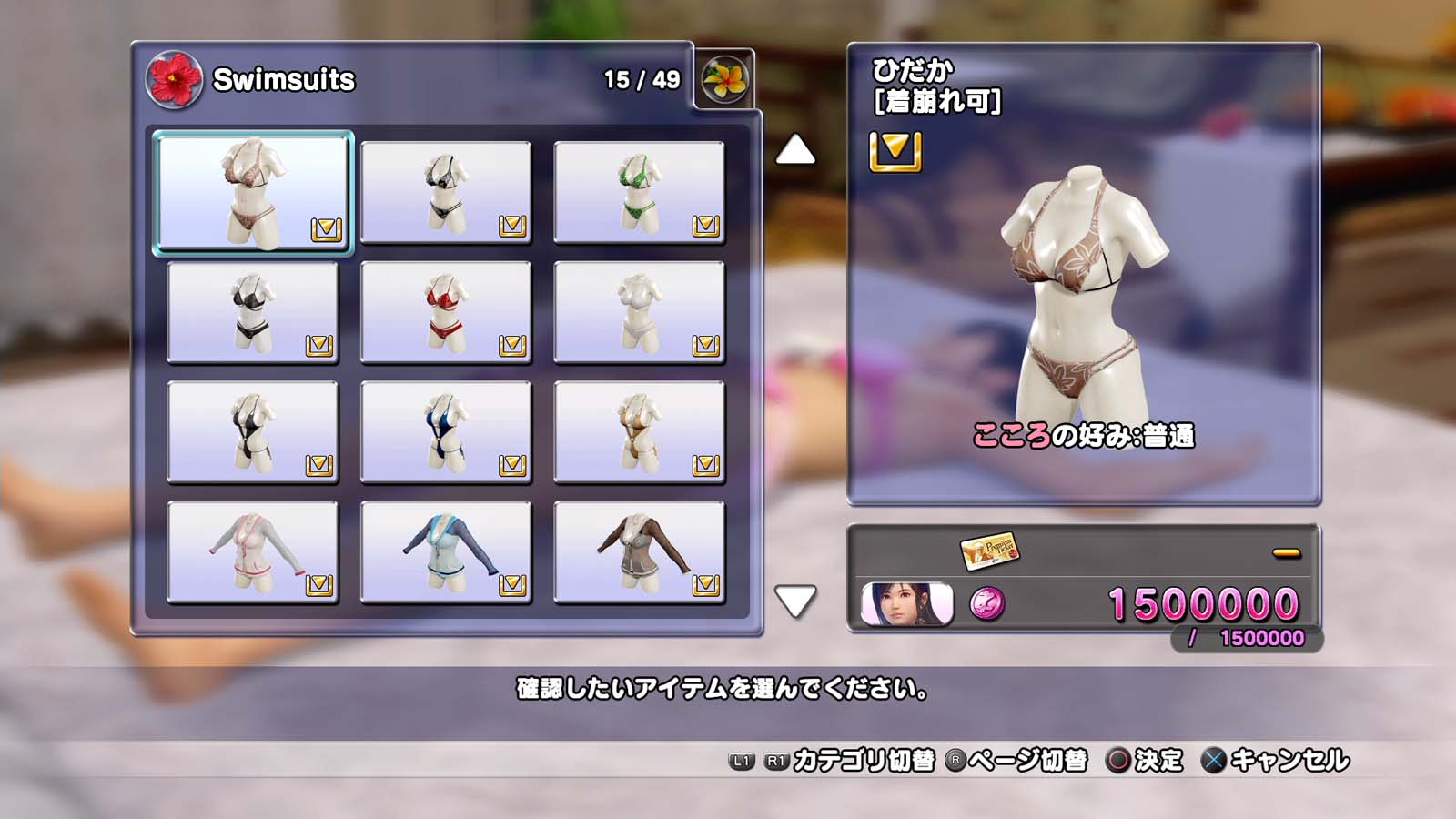1456x819 pixels.
Task: Pick the pink hoodie swimsuit
Action: click(253, 552)
